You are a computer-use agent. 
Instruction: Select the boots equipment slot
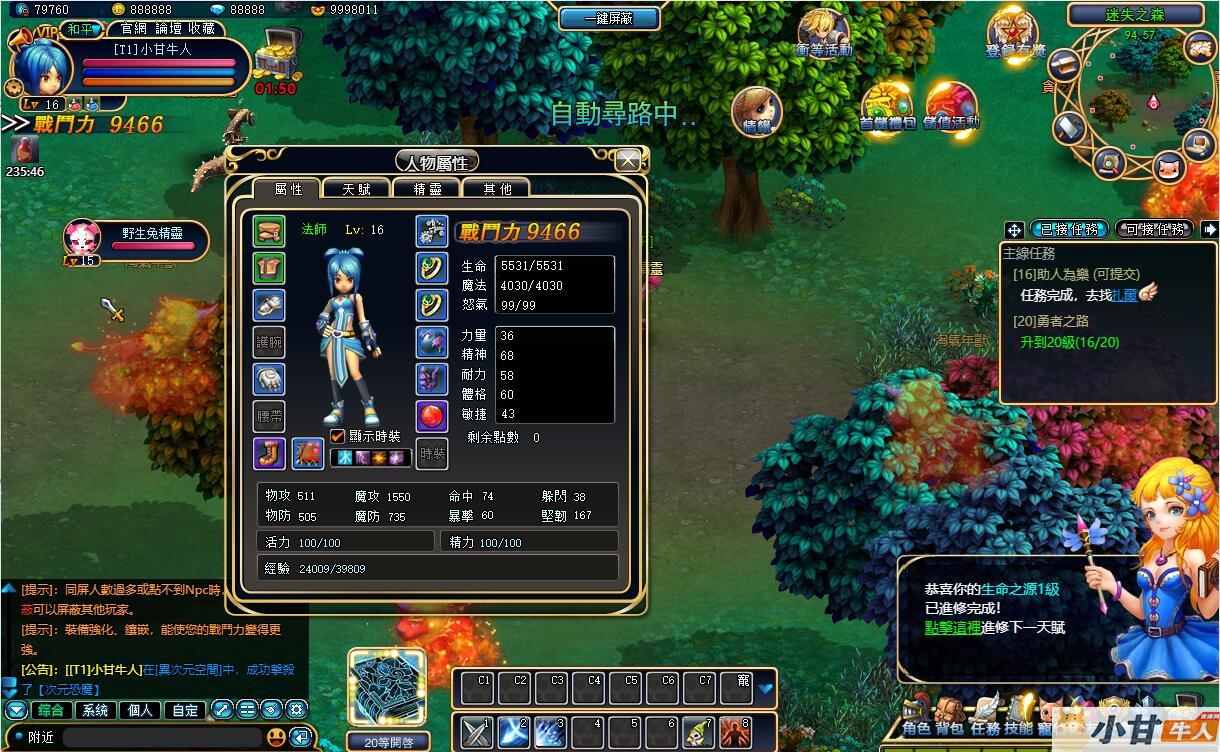point(269,453)
